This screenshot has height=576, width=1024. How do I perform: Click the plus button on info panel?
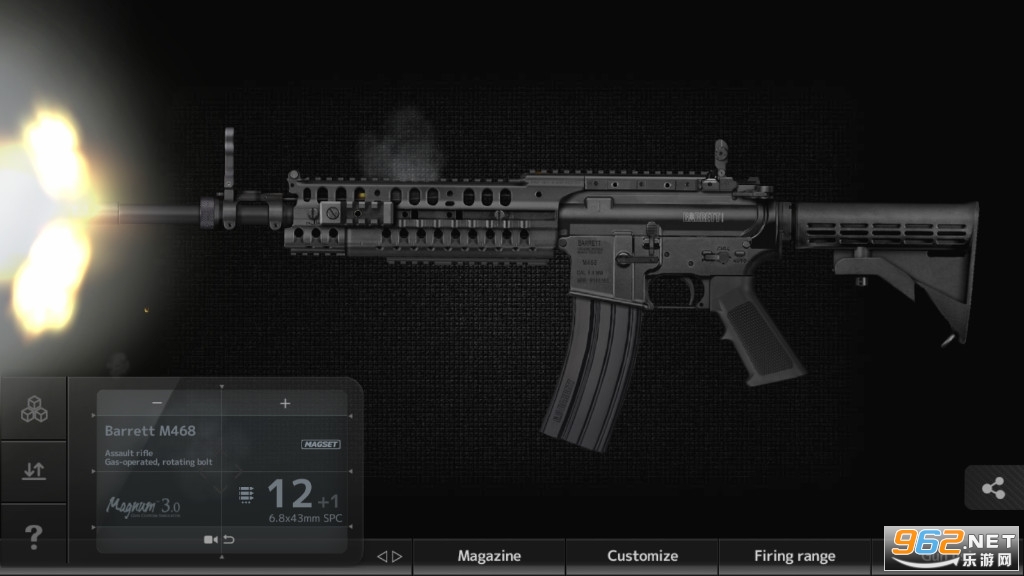pos(285,403)
